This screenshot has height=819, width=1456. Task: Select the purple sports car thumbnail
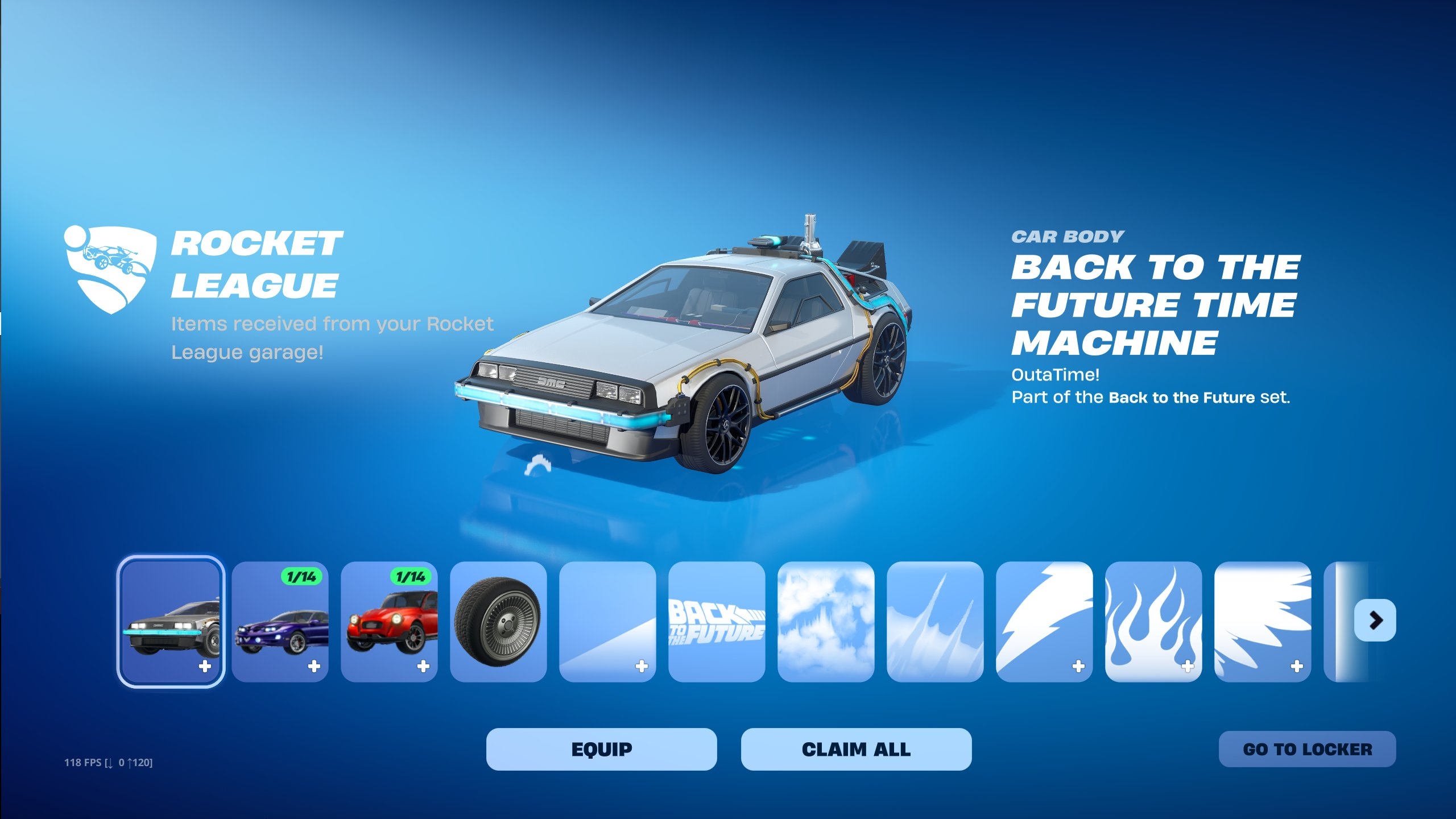tap(280, 622)
